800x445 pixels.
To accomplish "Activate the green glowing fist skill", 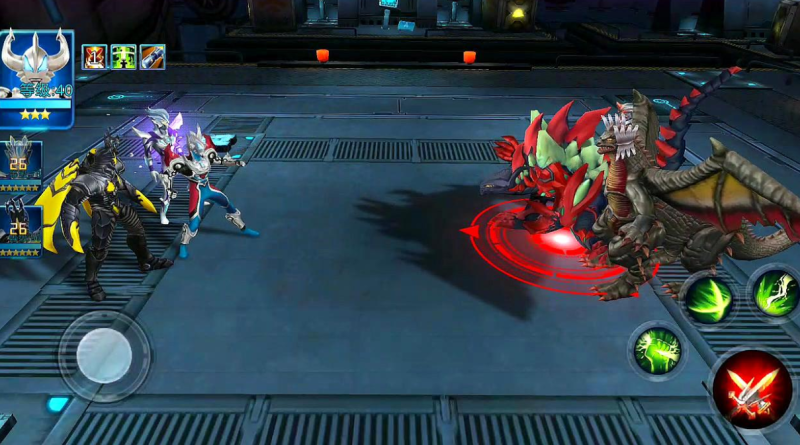I will [x=656, y=350].
